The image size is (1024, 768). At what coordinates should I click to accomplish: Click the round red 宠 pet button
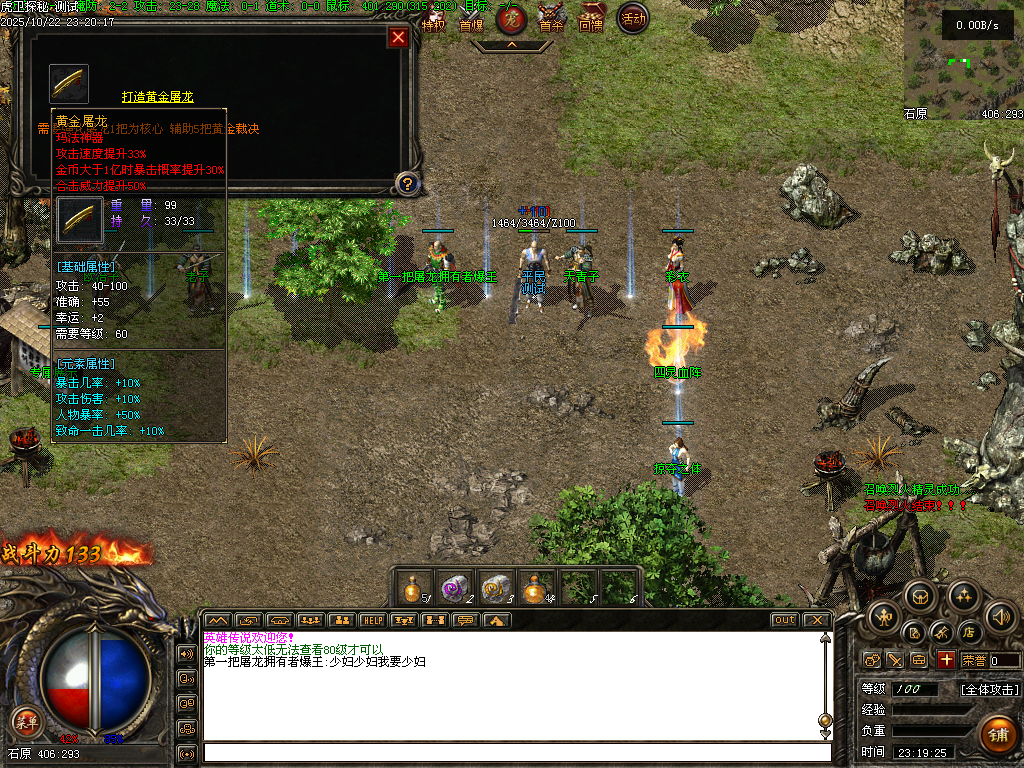click(512, 18)
